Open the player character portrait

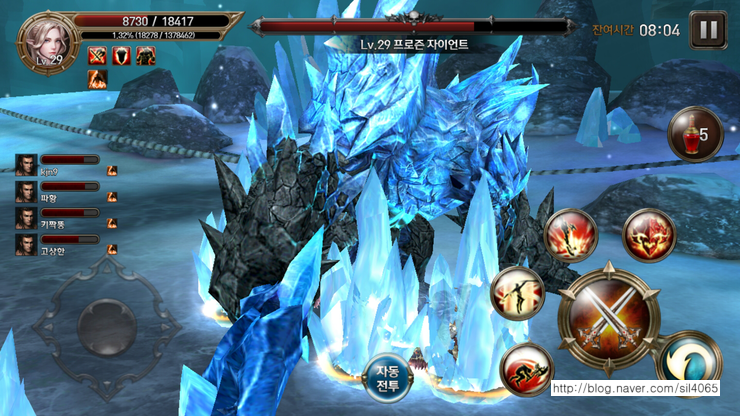click(x=43, y=39)
